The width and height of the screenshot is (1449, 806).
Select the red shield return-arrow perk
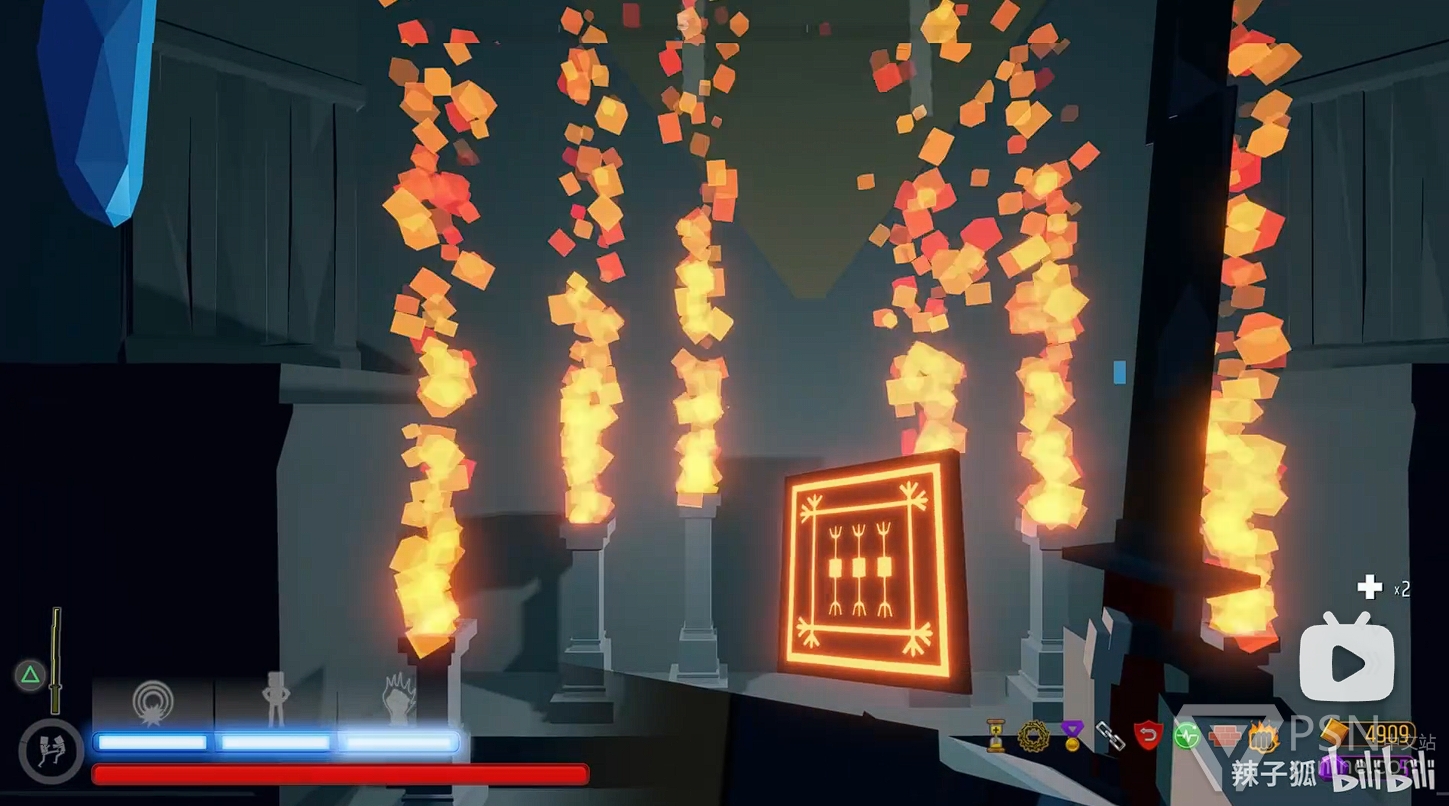click(x=1148, y=737)
